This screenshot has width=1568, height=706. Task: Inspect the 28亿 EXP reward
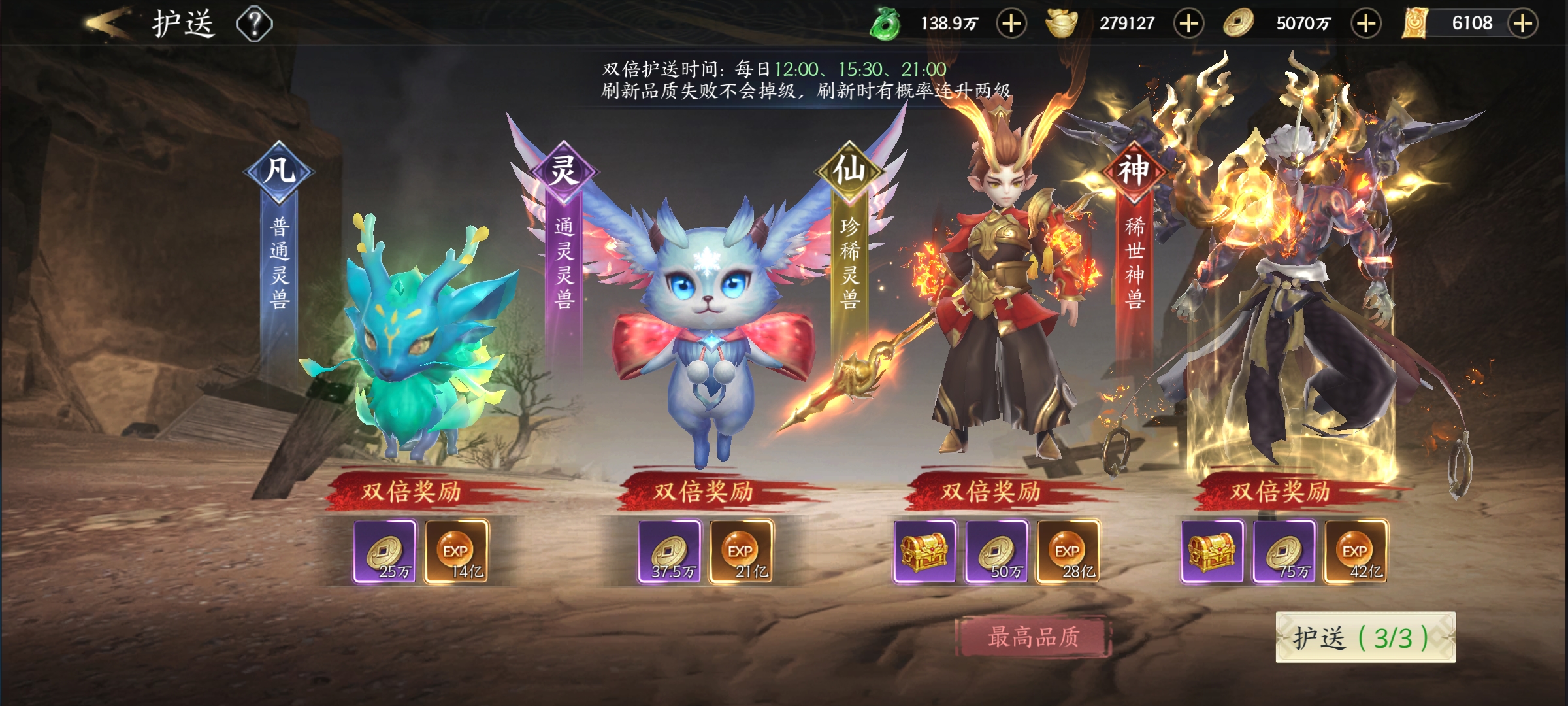tap(1068, 552)
